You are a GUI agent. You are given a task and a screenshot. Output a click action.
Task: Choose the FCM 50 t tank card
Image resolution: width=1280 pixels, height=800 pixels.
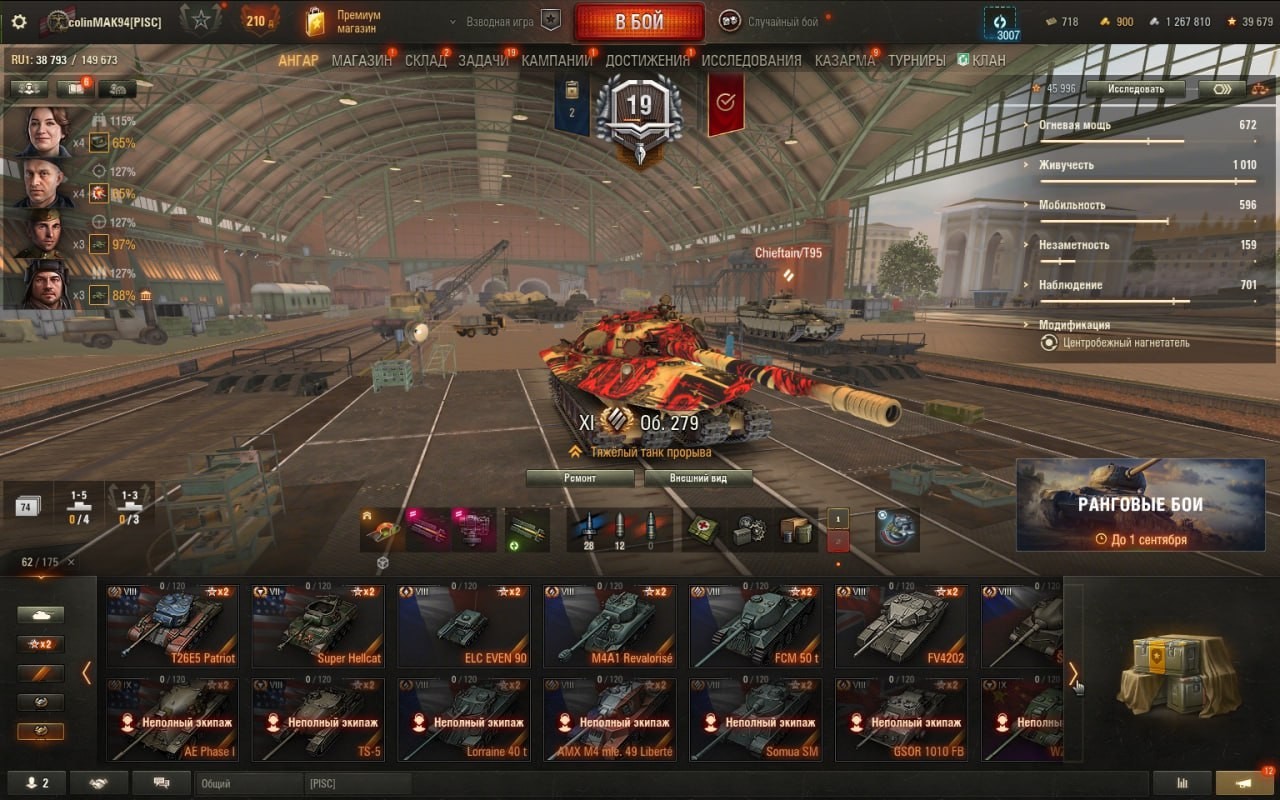point(755,627)
